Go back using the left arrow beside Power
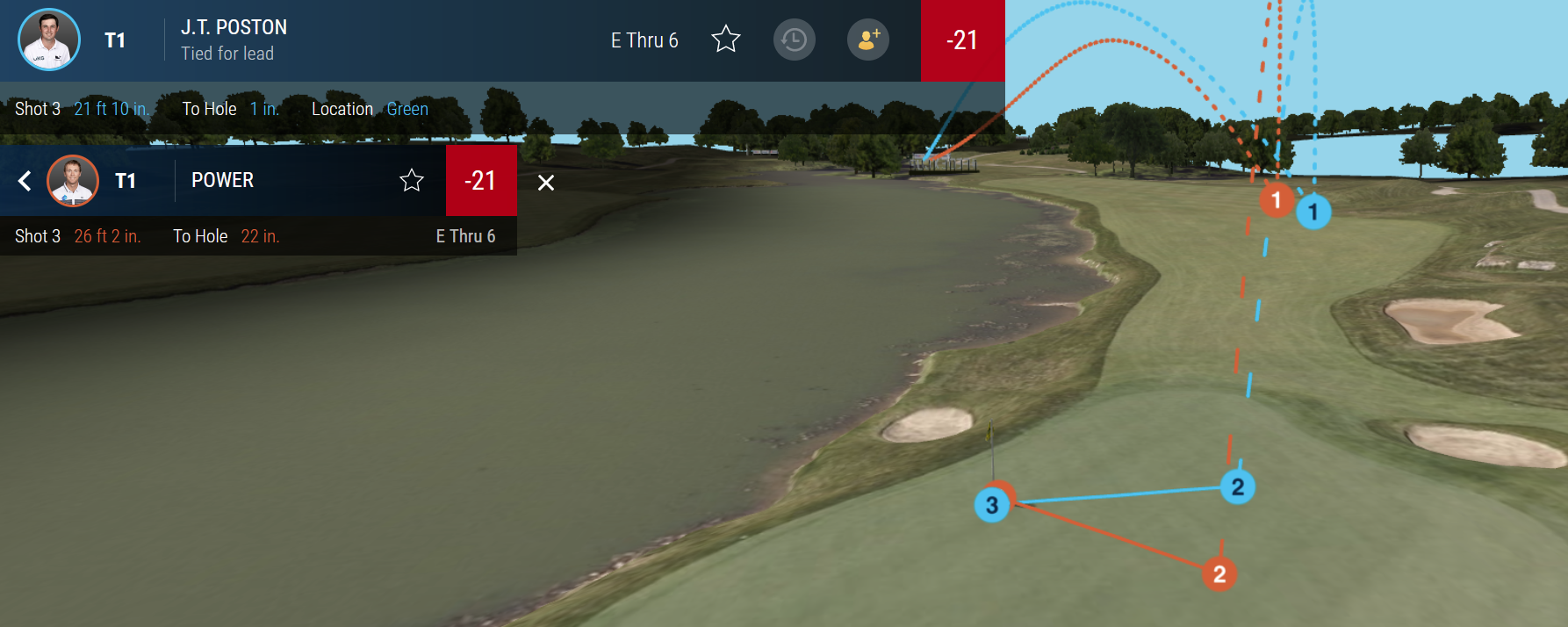Viewport: 1568px width, 627px height. [x=25, y=181]
